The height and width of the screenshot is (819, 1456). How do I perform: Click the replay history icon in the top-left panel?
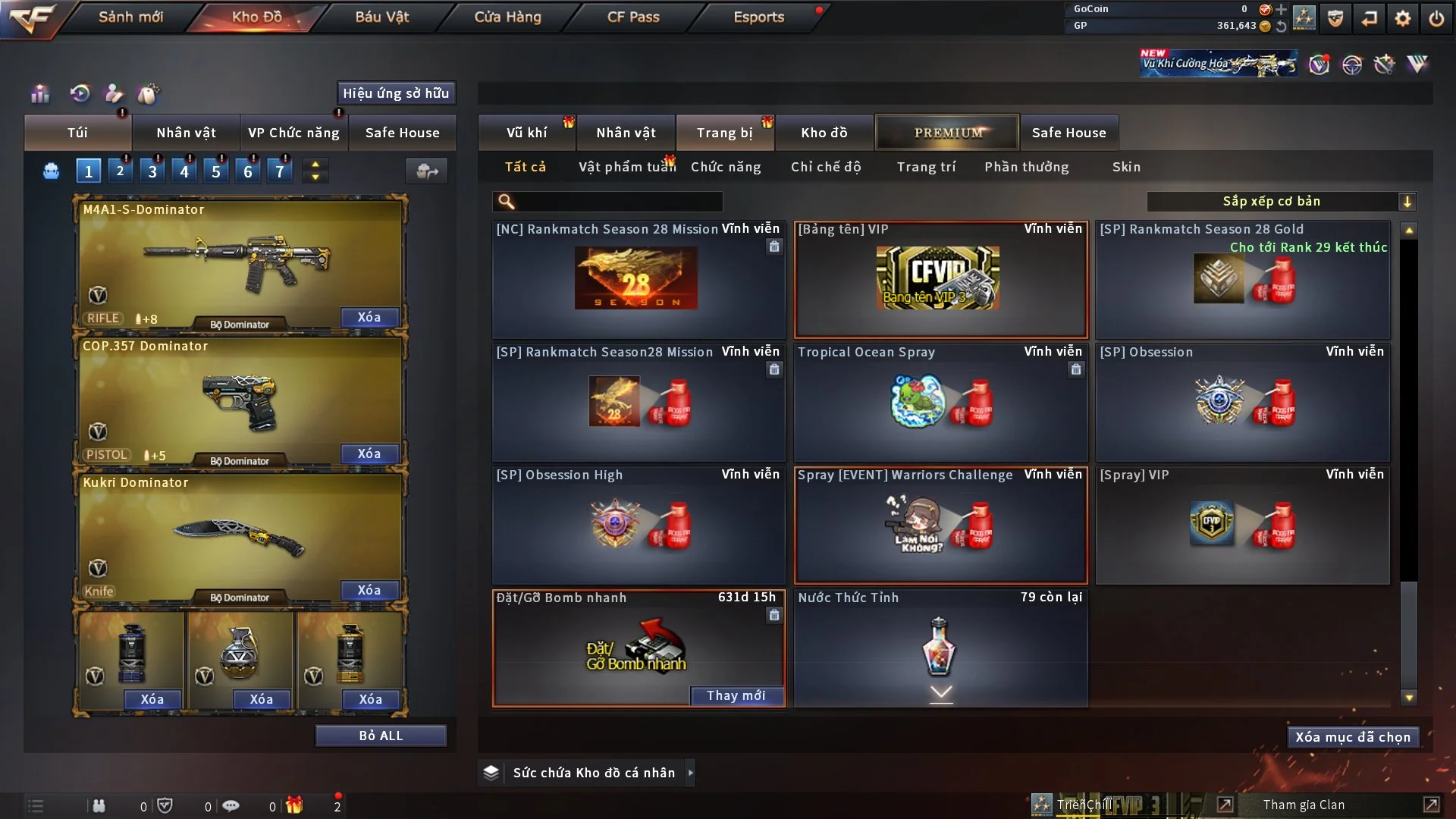tap(78, 93)
